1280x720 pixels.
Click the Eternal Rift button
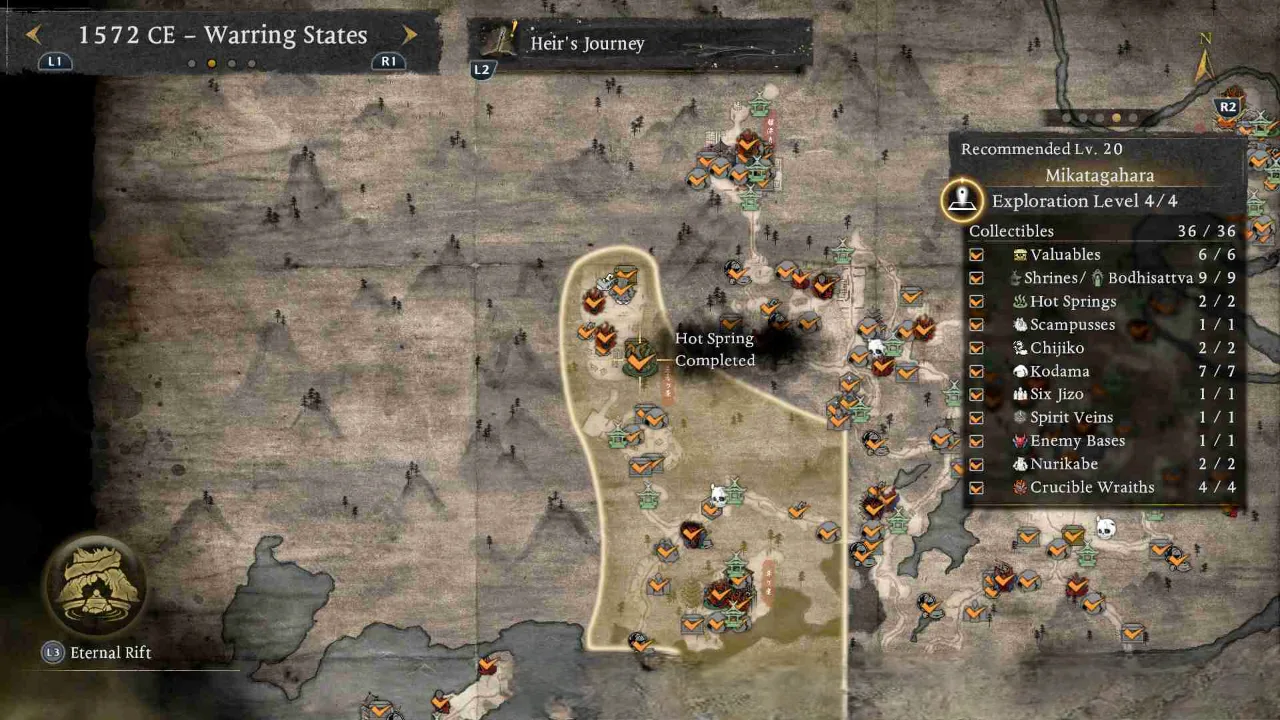point(95,588)
